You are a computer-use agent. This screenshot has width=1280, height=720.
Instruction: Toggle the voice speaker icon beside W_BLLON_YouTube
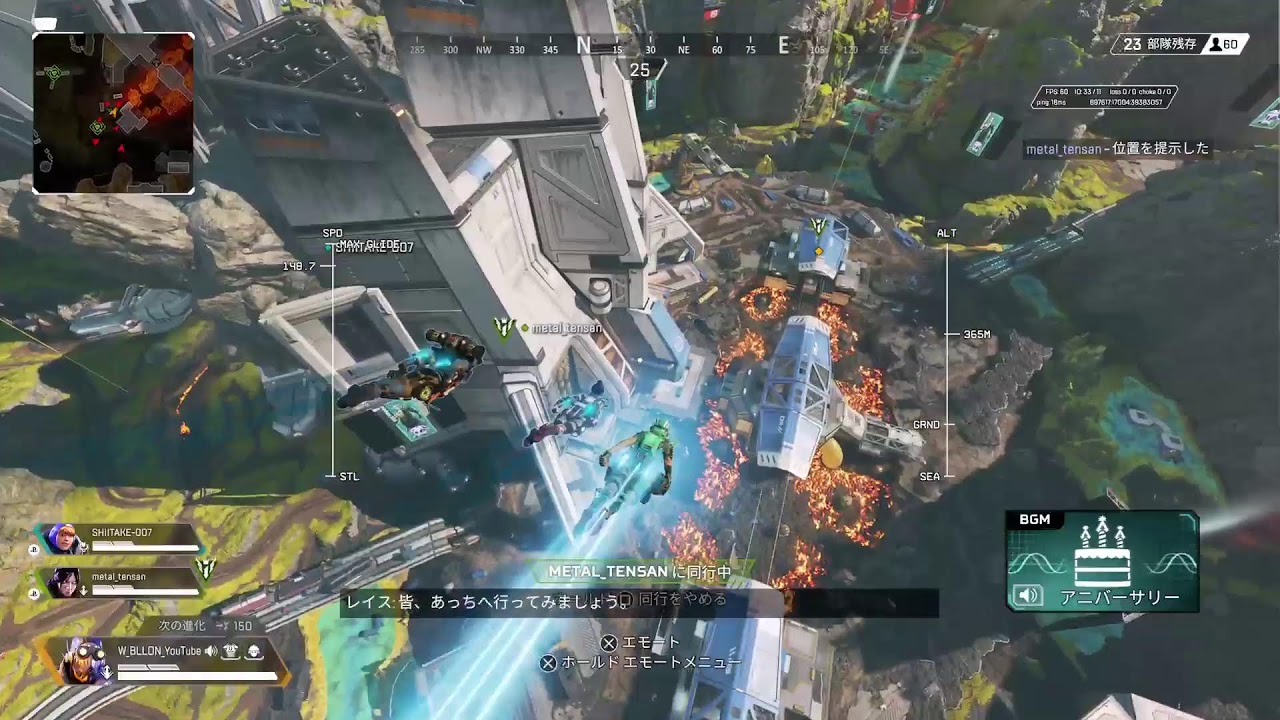click(x=211, y=652)
